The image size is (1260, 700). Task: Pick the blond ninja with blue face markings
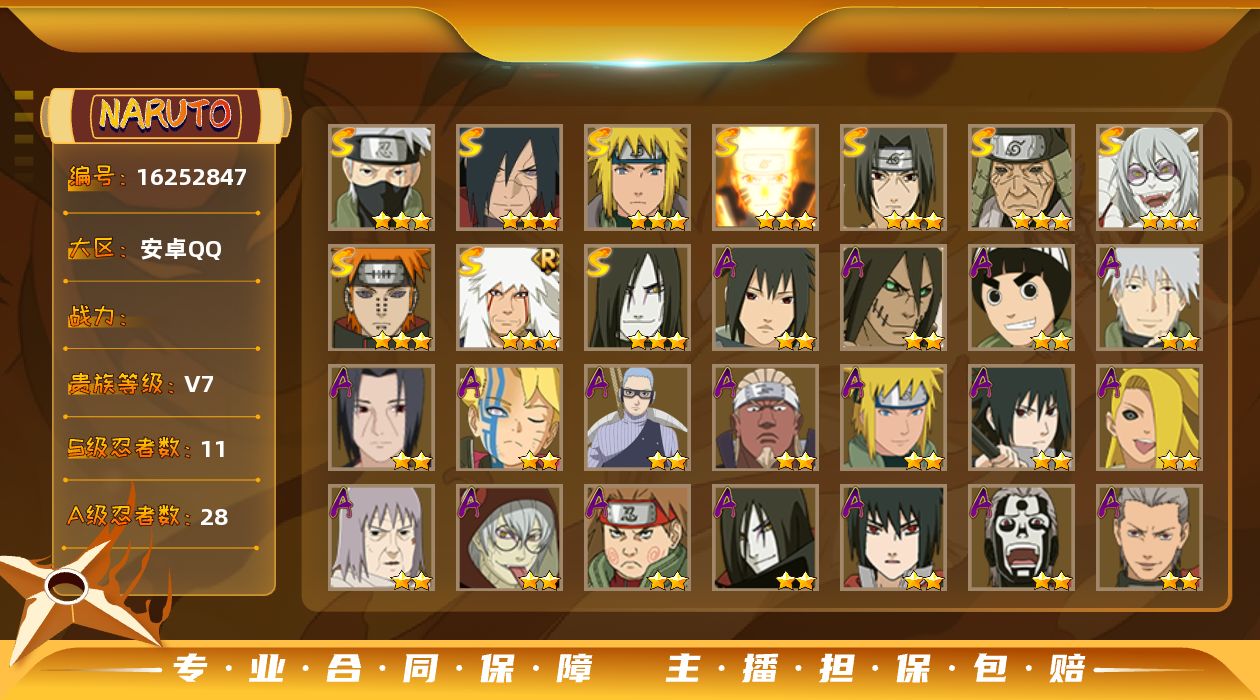click(510, 418)
